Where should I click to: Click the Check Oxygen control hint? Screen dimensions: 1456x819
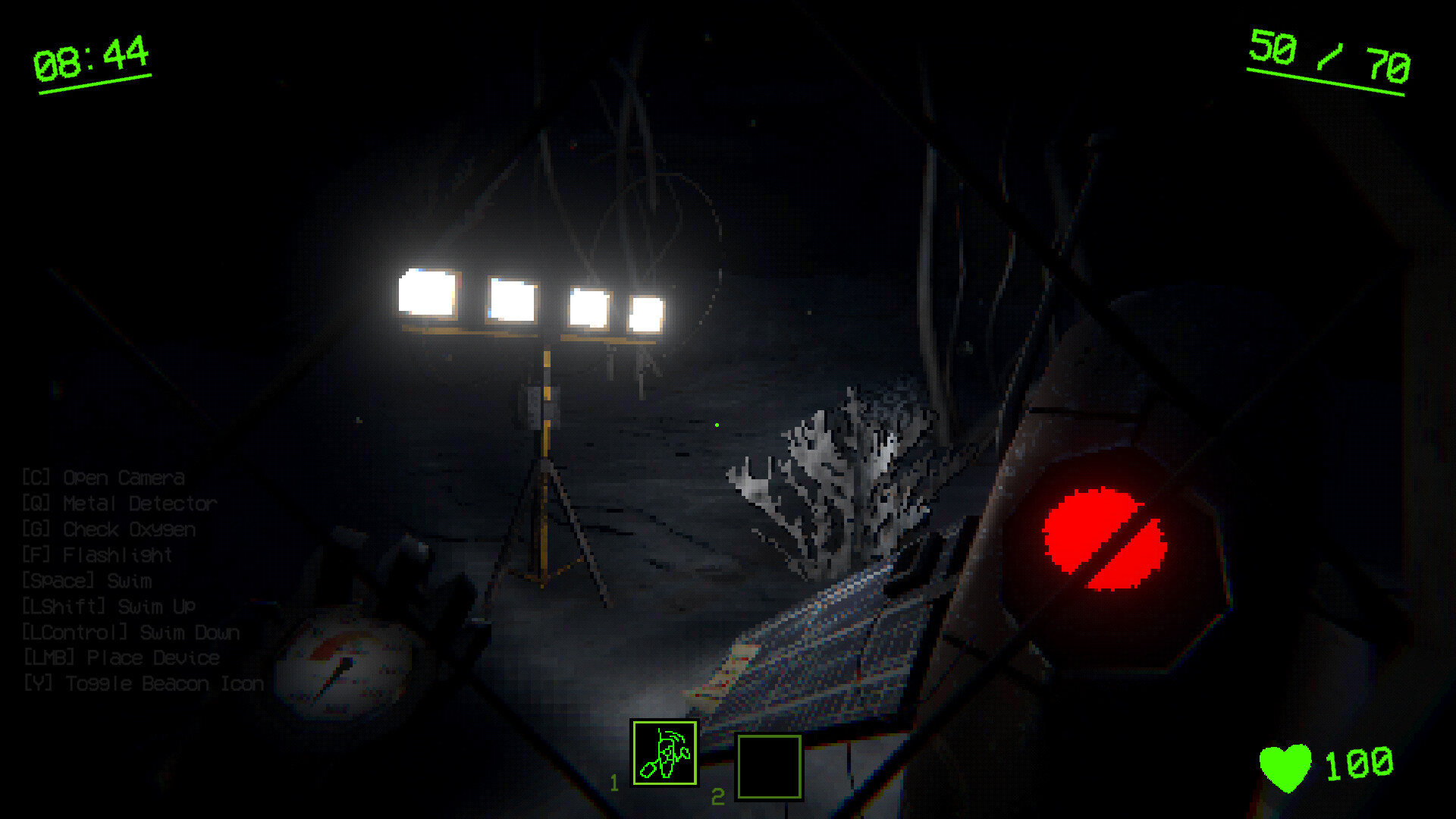[x=110, y=529]
